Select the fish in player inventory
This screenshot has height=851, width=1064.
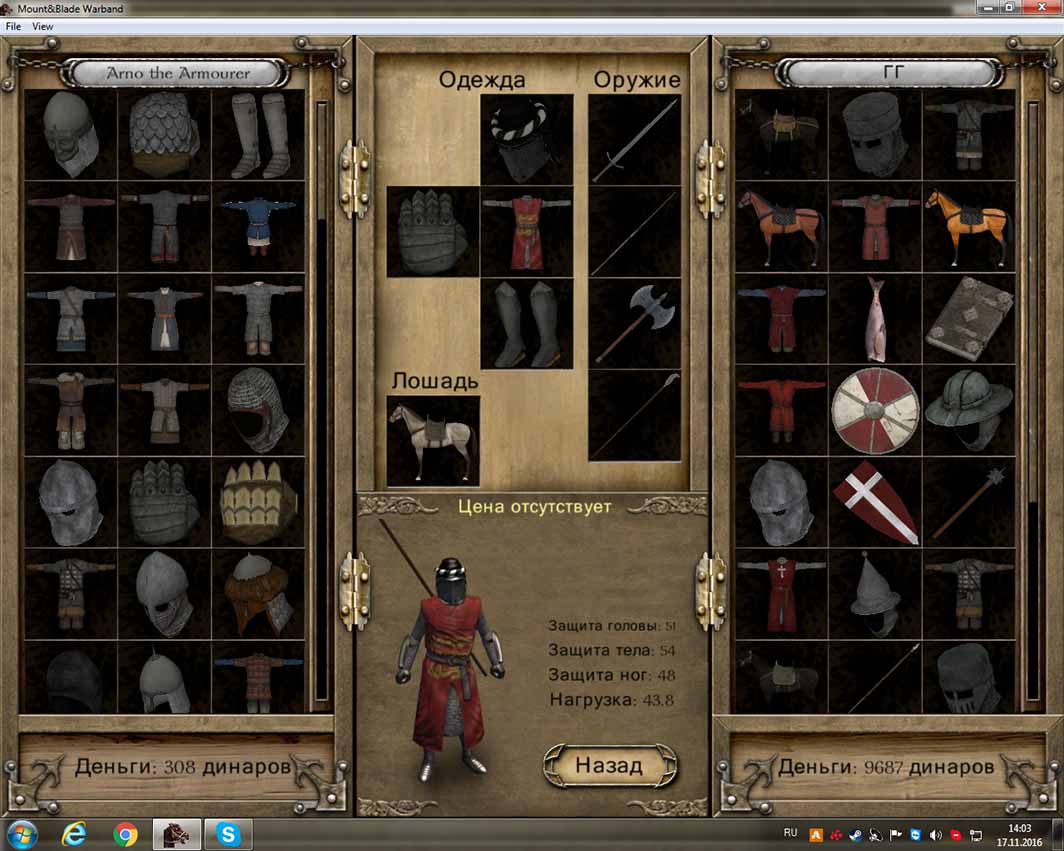[875, 318]
